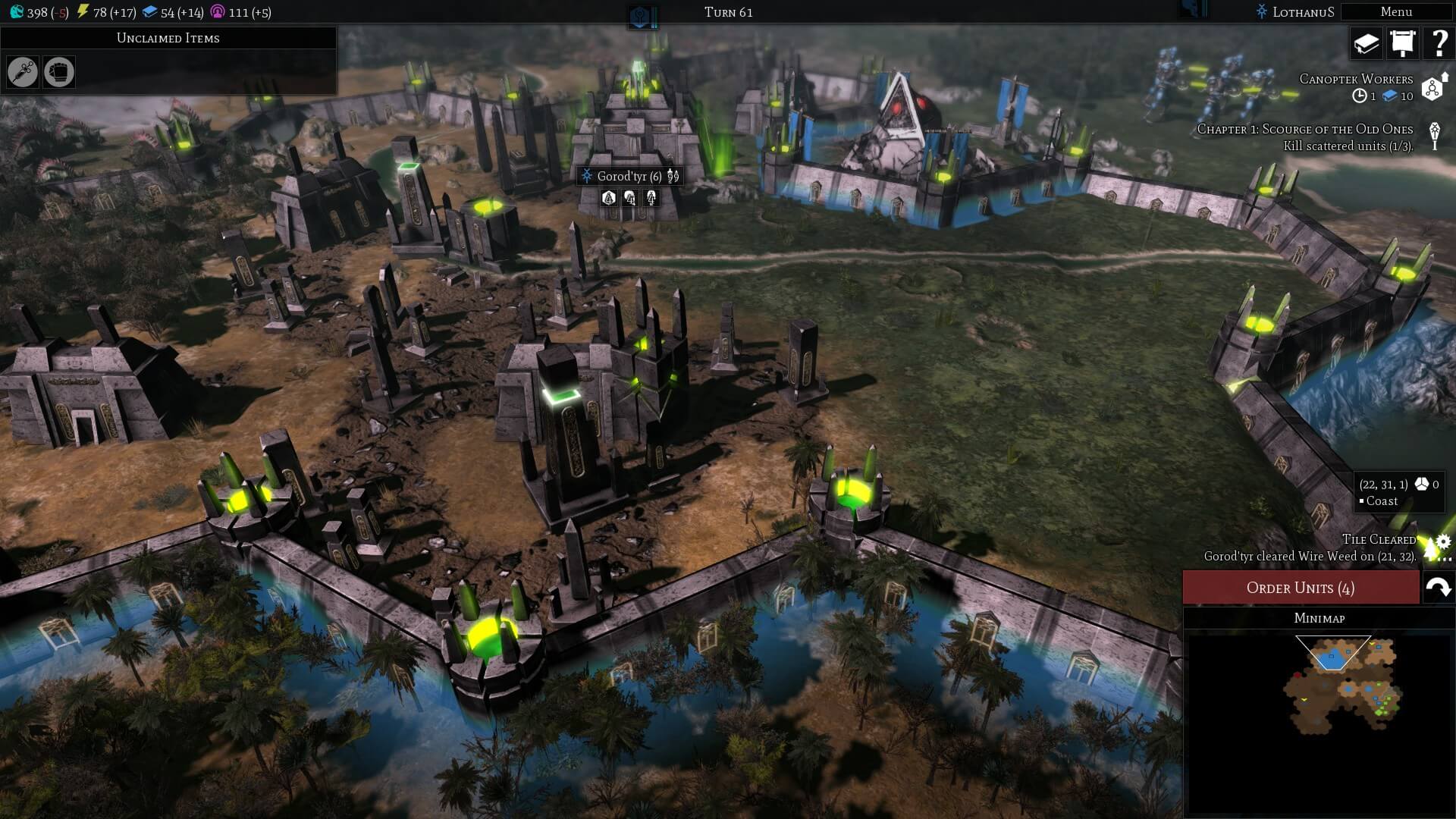This screenshot has height=819, width=1456.
Task: Select the Gorod'tyr city label
Action: pos(629,177)
